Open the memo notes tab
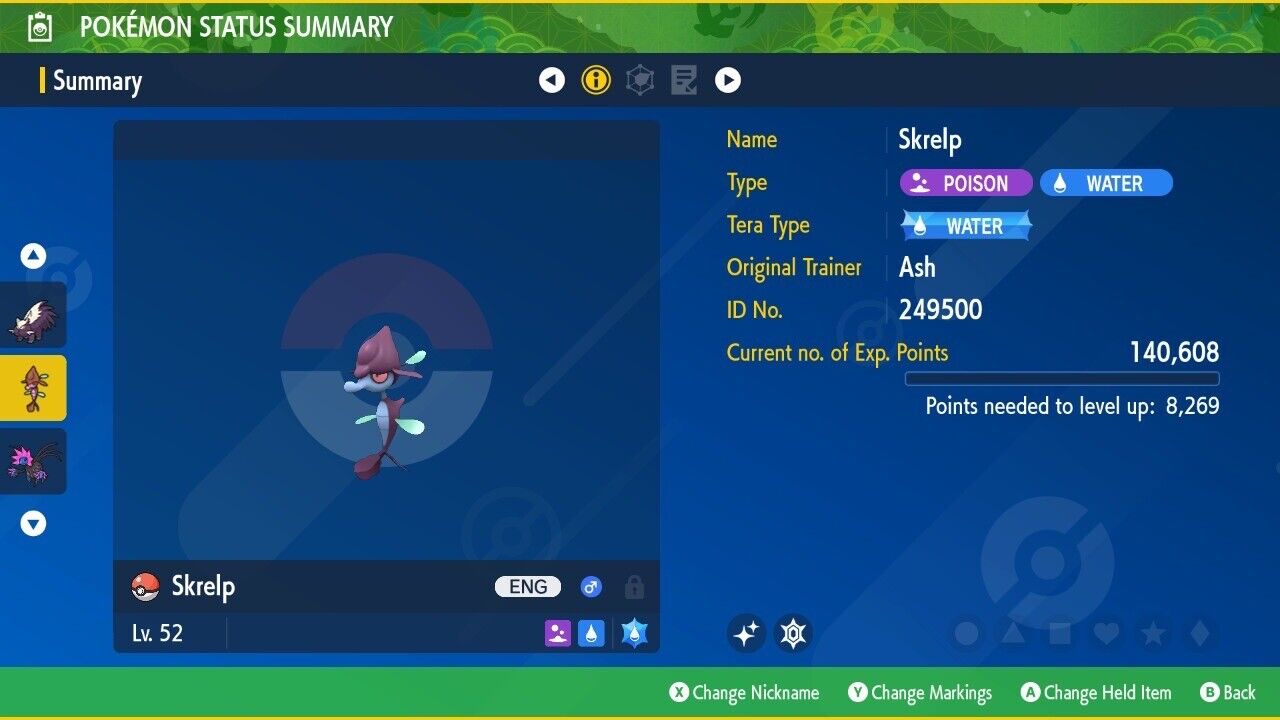The image size is (1280, 720). point(684,80)
